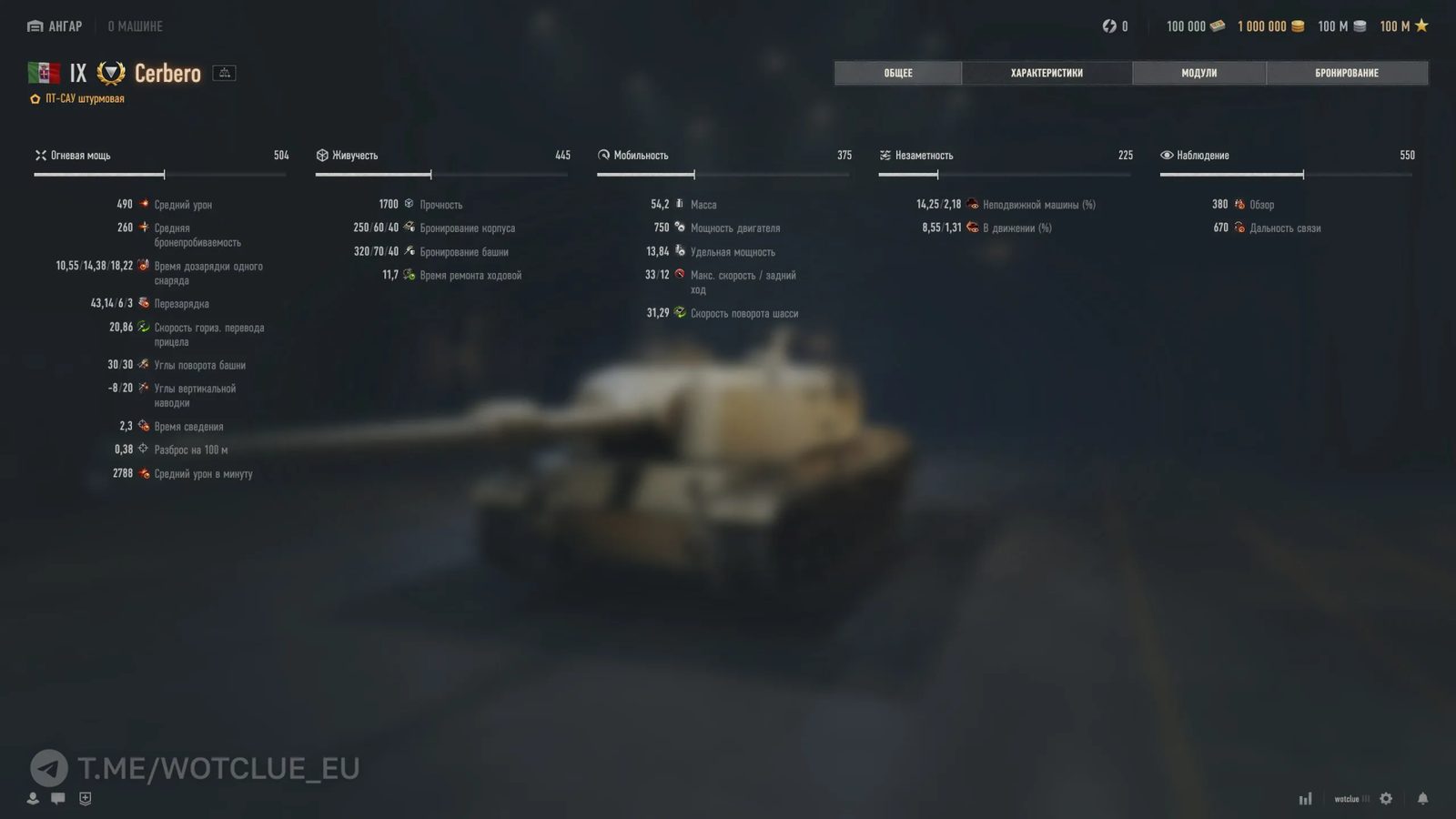
Task: Click the Cerbero vehicle name
Action: (x=167, y=73)
